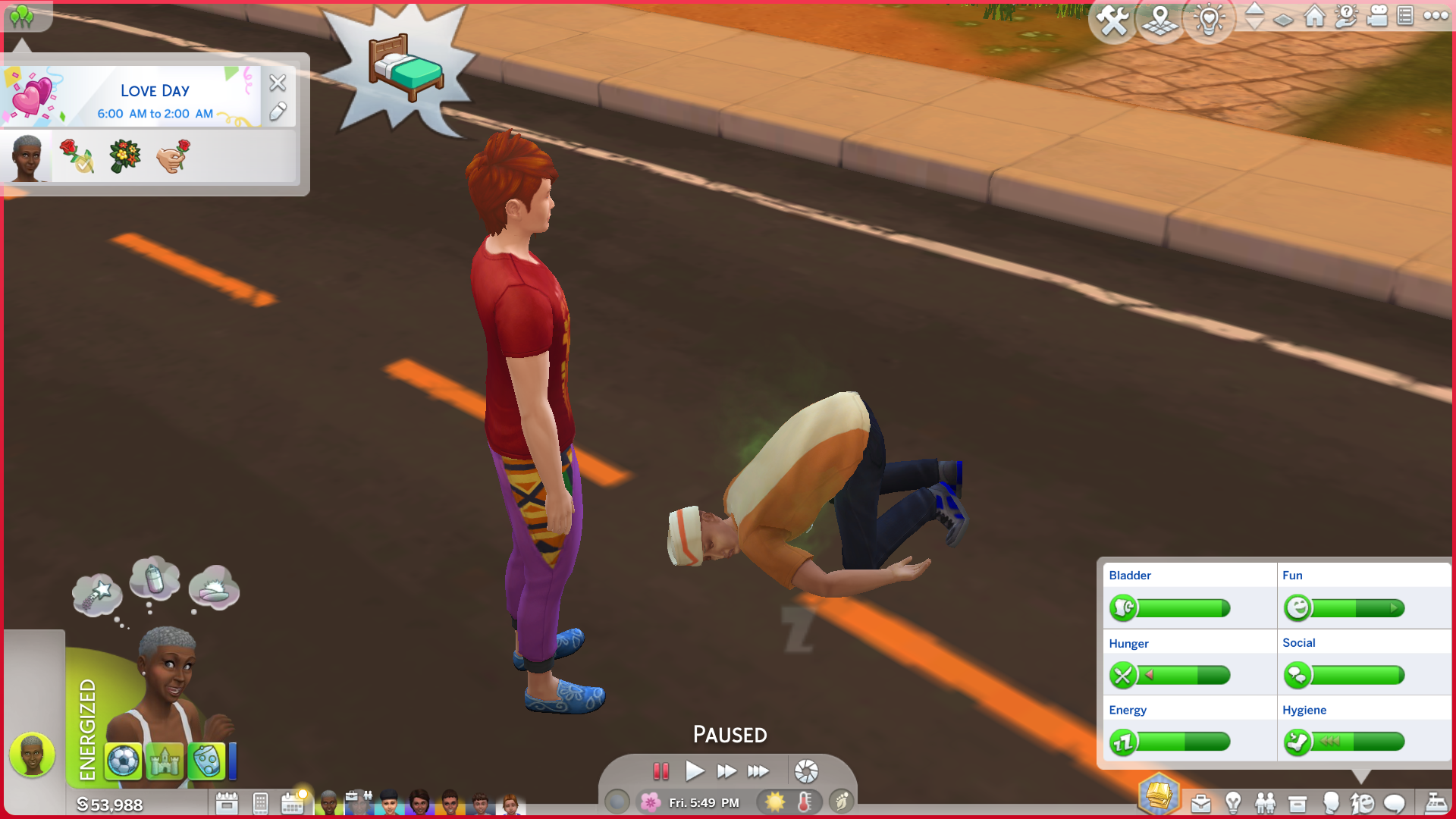Toggle the camera mode with the video camera icon
The height and width of the screenshot is (819, 1456).
(x=1376, y=16)
